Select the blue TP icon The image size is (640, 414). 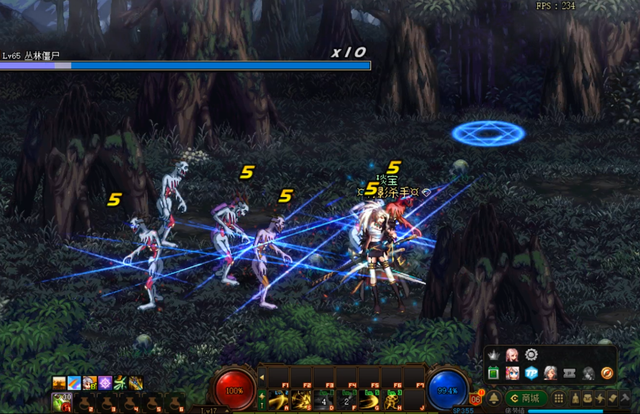coord(532,373)
